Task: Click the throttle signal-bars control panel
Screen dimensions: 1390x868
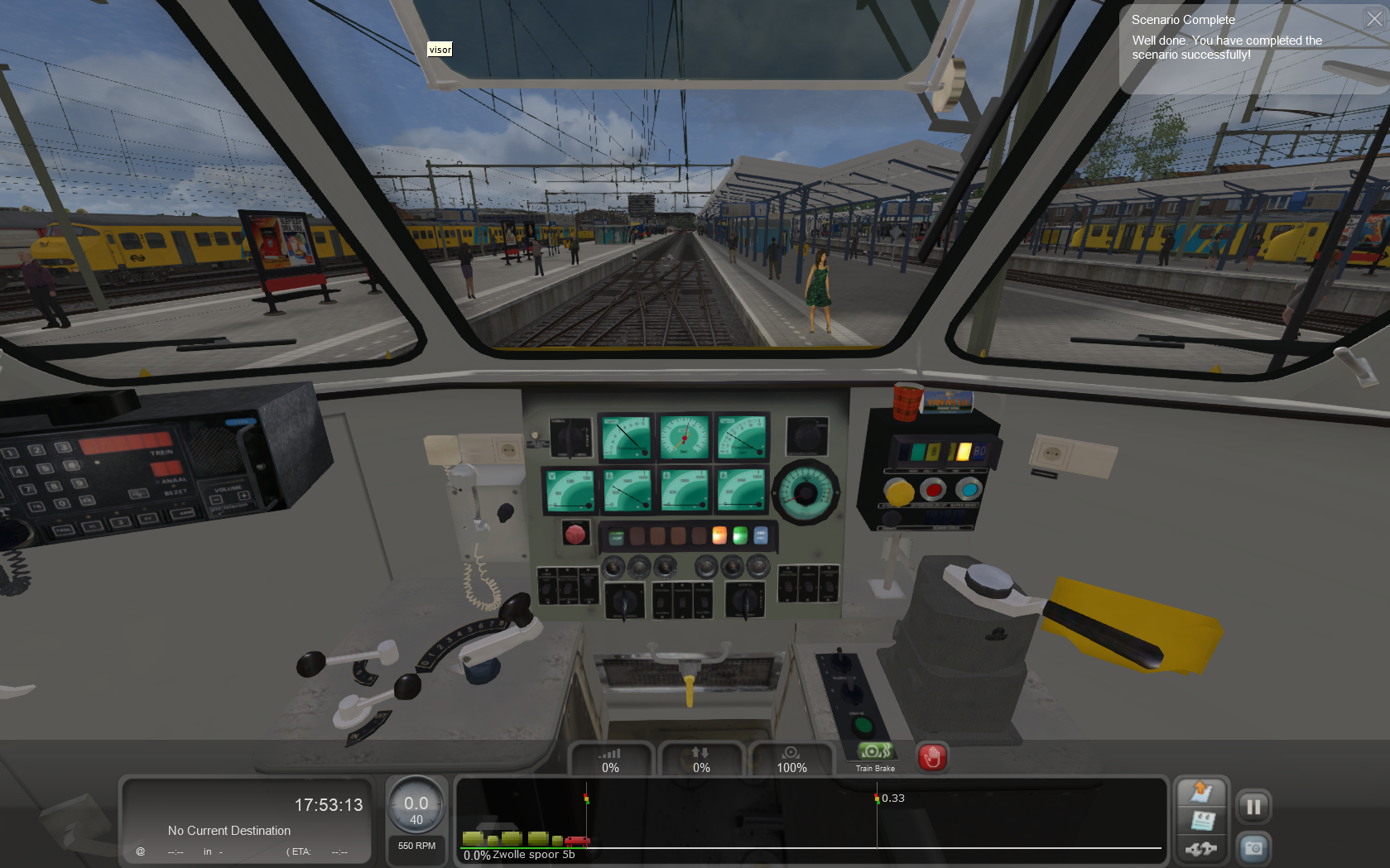Action: [x=611, y=760]
